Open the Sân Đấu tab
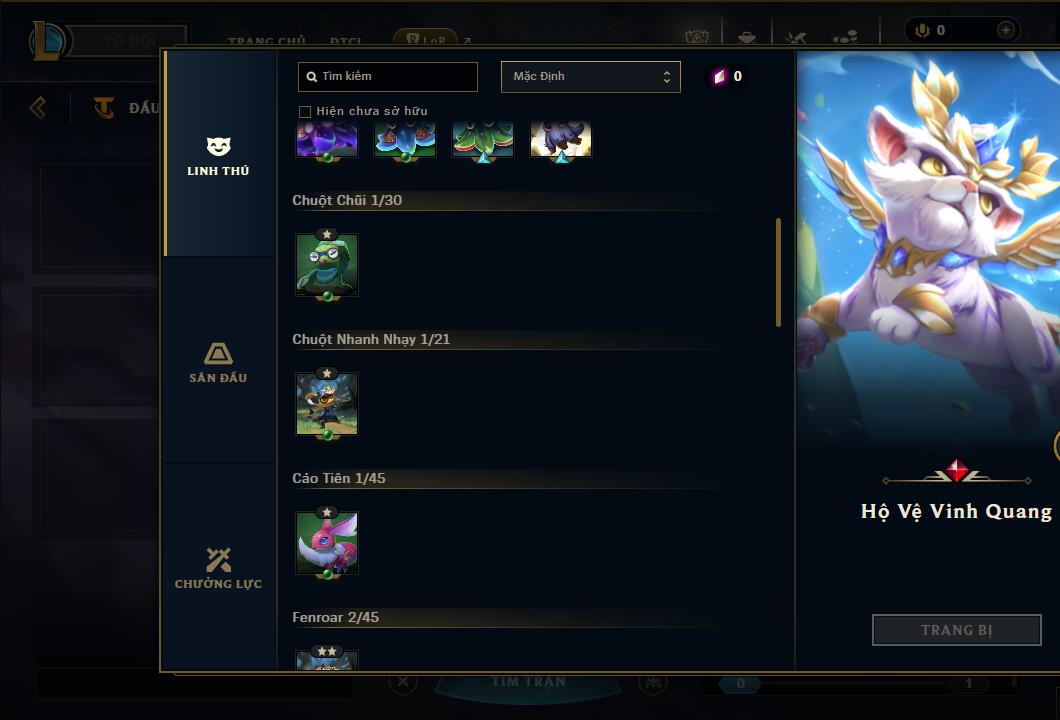 (x=218, y=363)
